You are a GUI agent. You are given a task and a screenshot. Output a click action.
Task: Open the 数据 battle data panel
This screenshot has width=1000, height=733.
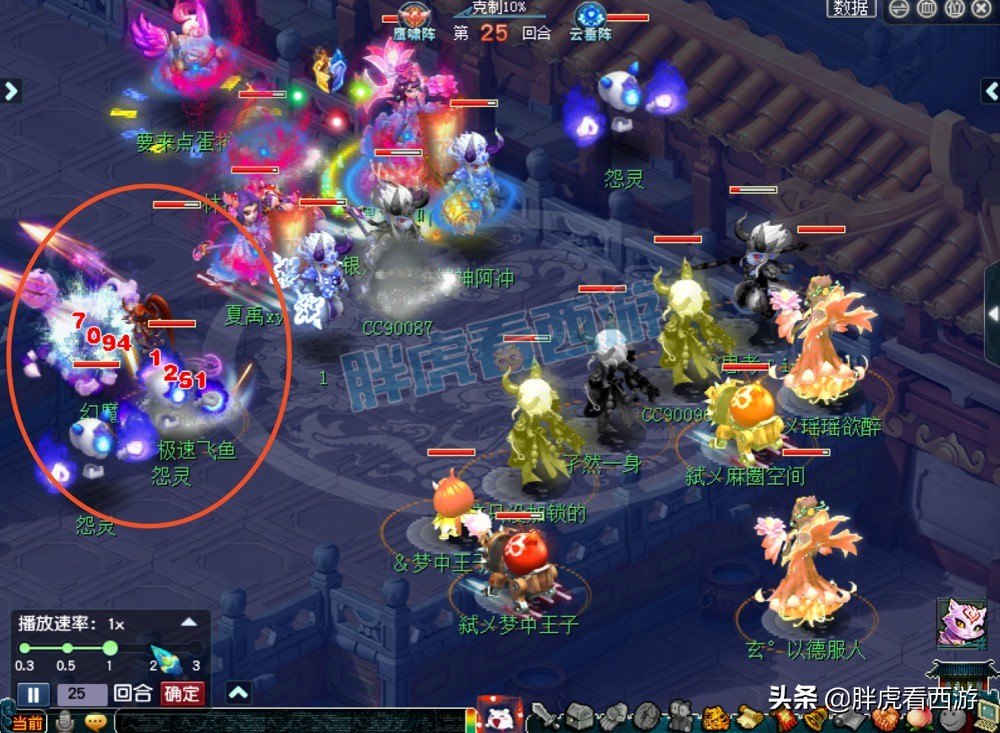(x=851, y=8)
